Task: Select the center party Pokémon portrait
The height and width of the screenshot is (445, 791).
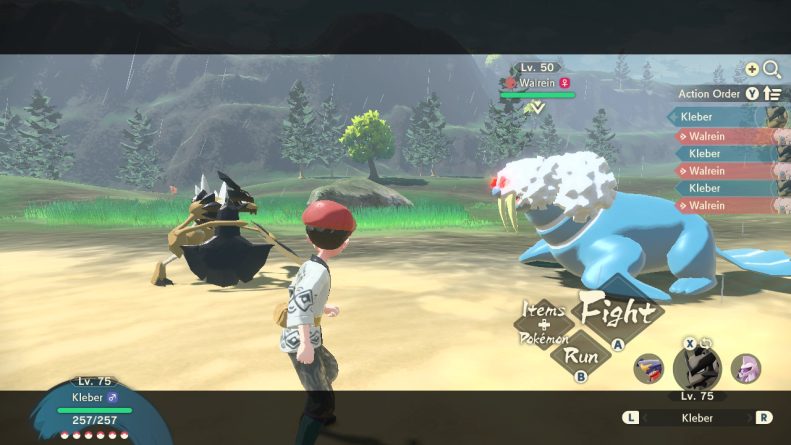Action: click(x=697, y=367)
